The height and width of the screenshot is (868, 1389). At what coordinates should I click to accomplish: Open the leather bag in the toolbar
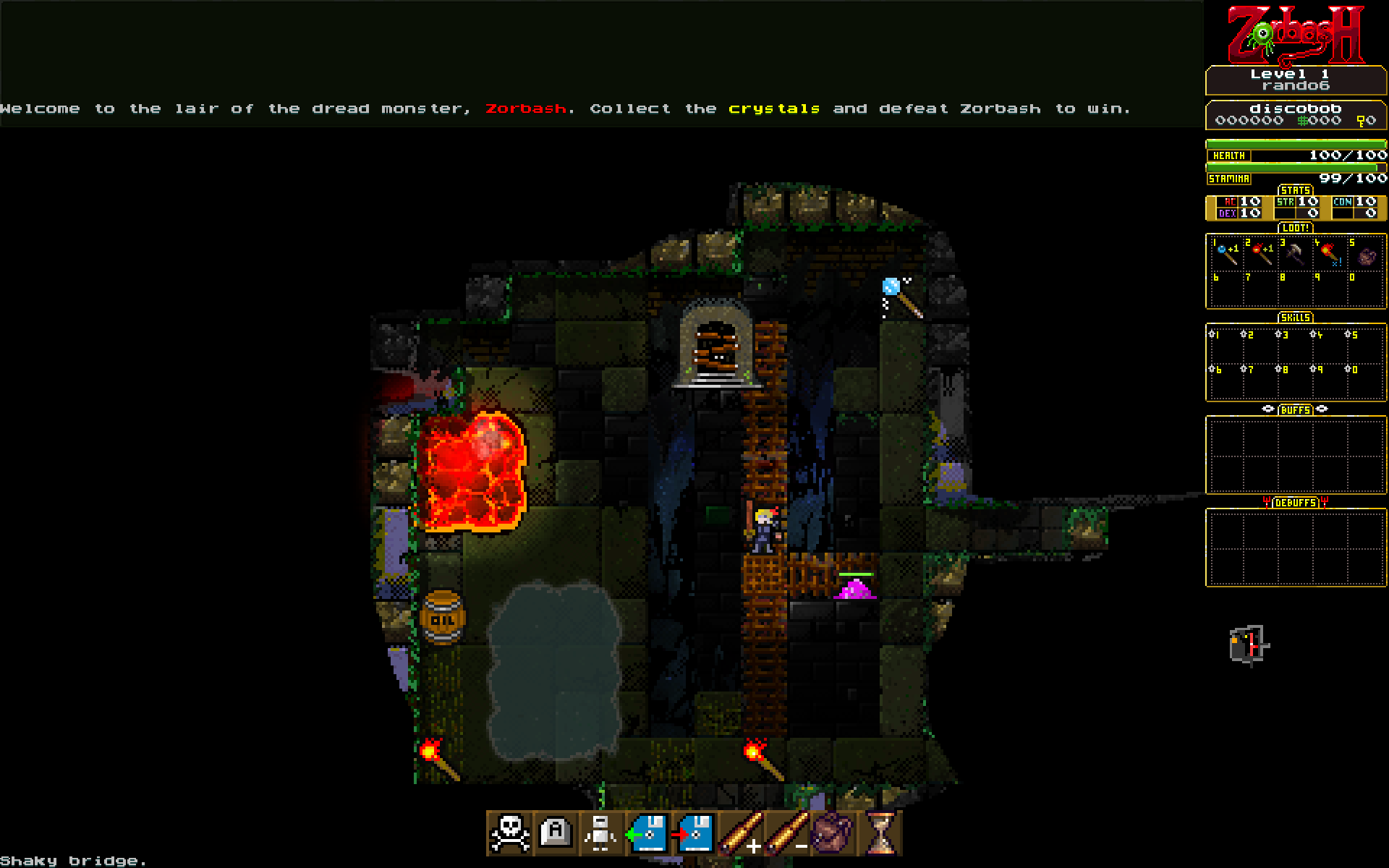point(832,833)
